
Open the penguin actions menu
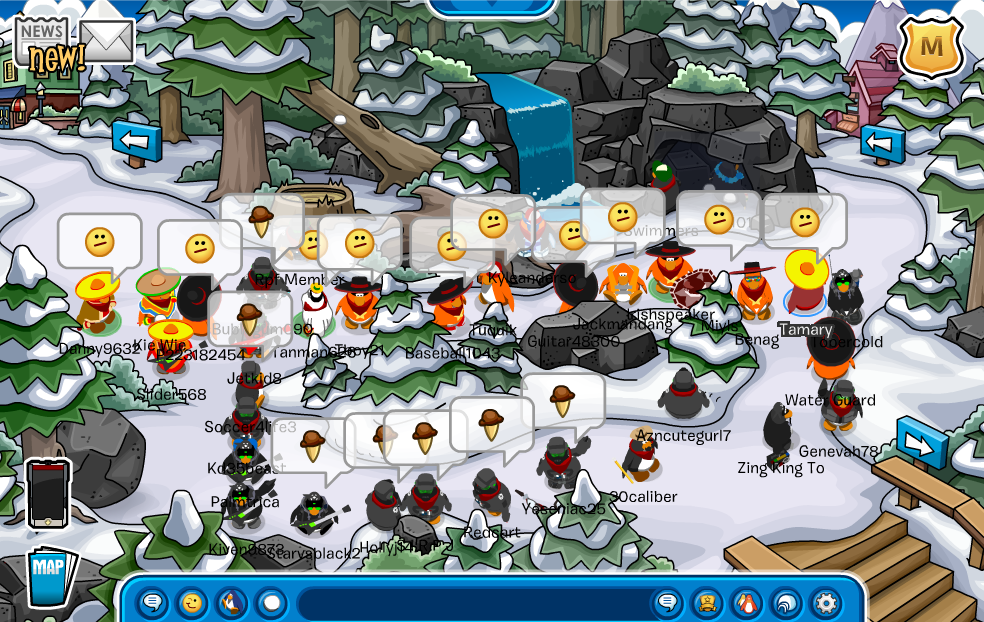coord(230,603)
